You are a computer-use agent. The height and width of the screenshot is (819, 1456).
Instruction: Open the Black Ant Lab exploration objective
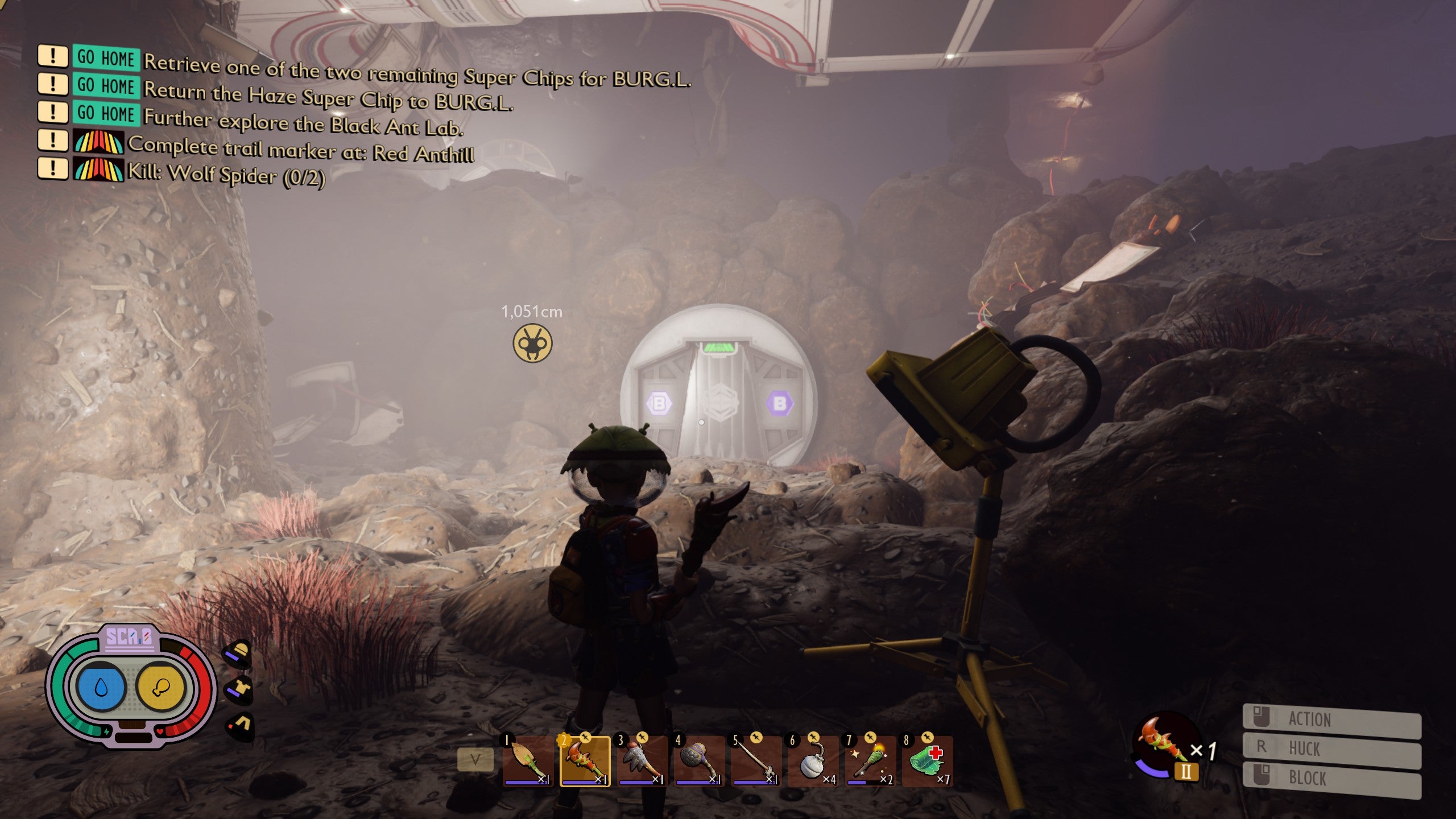[303, 122]
